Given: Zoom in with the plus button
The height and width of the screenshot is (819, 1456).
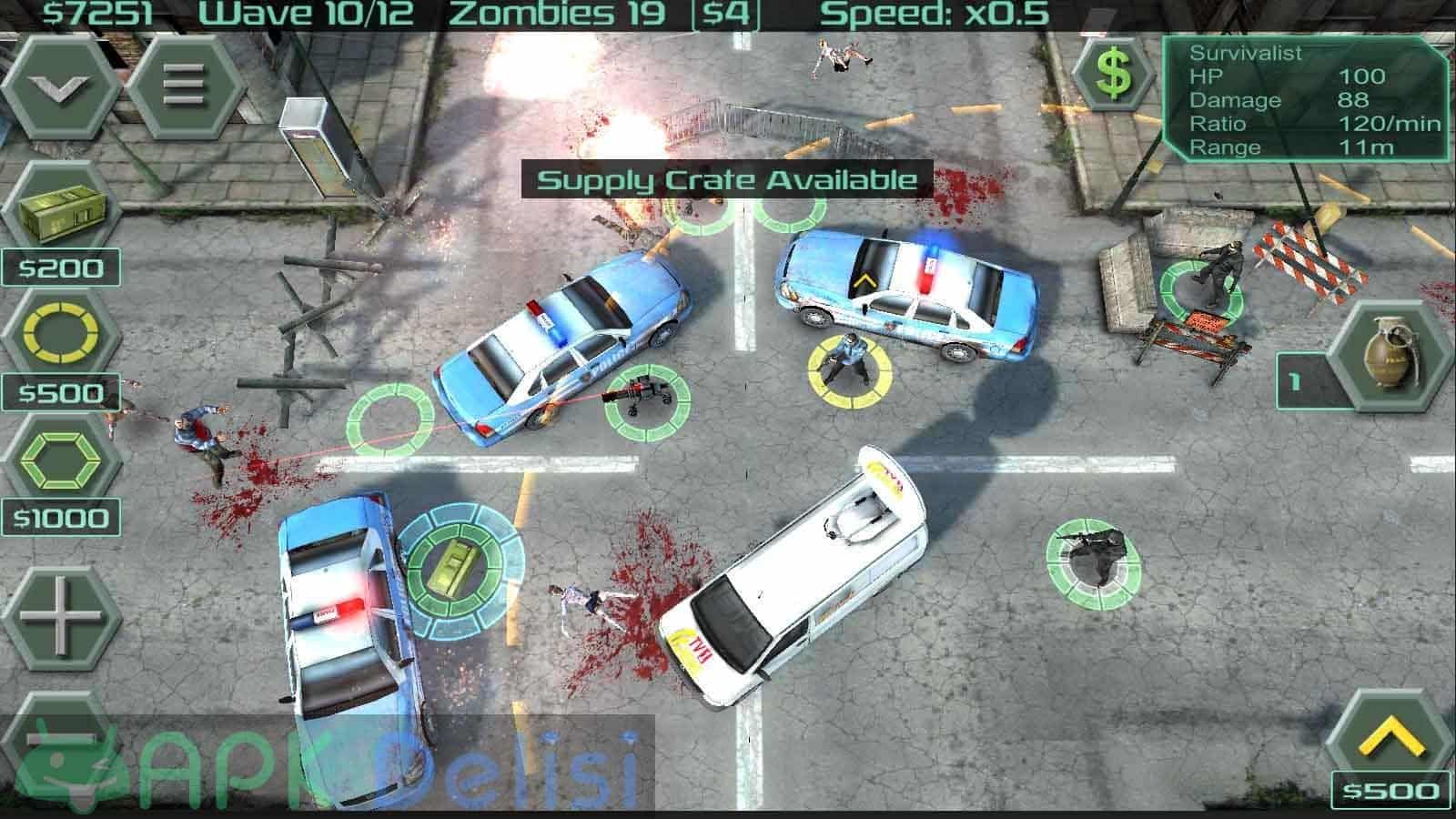Looking at the screenshot, I should tap(58, 616).
